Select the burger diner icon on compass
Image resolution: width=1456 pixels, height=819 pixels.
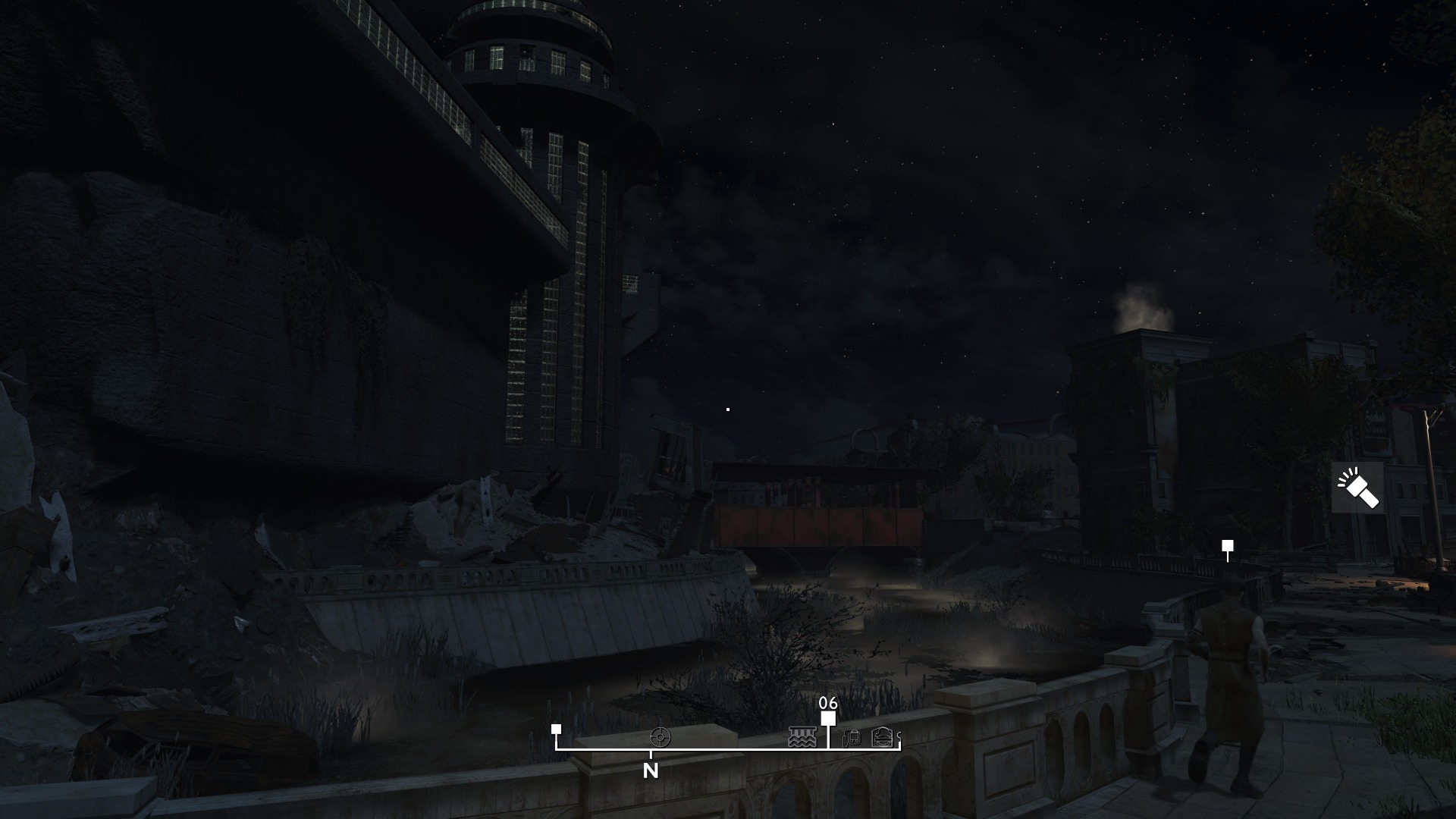[881, 736]
